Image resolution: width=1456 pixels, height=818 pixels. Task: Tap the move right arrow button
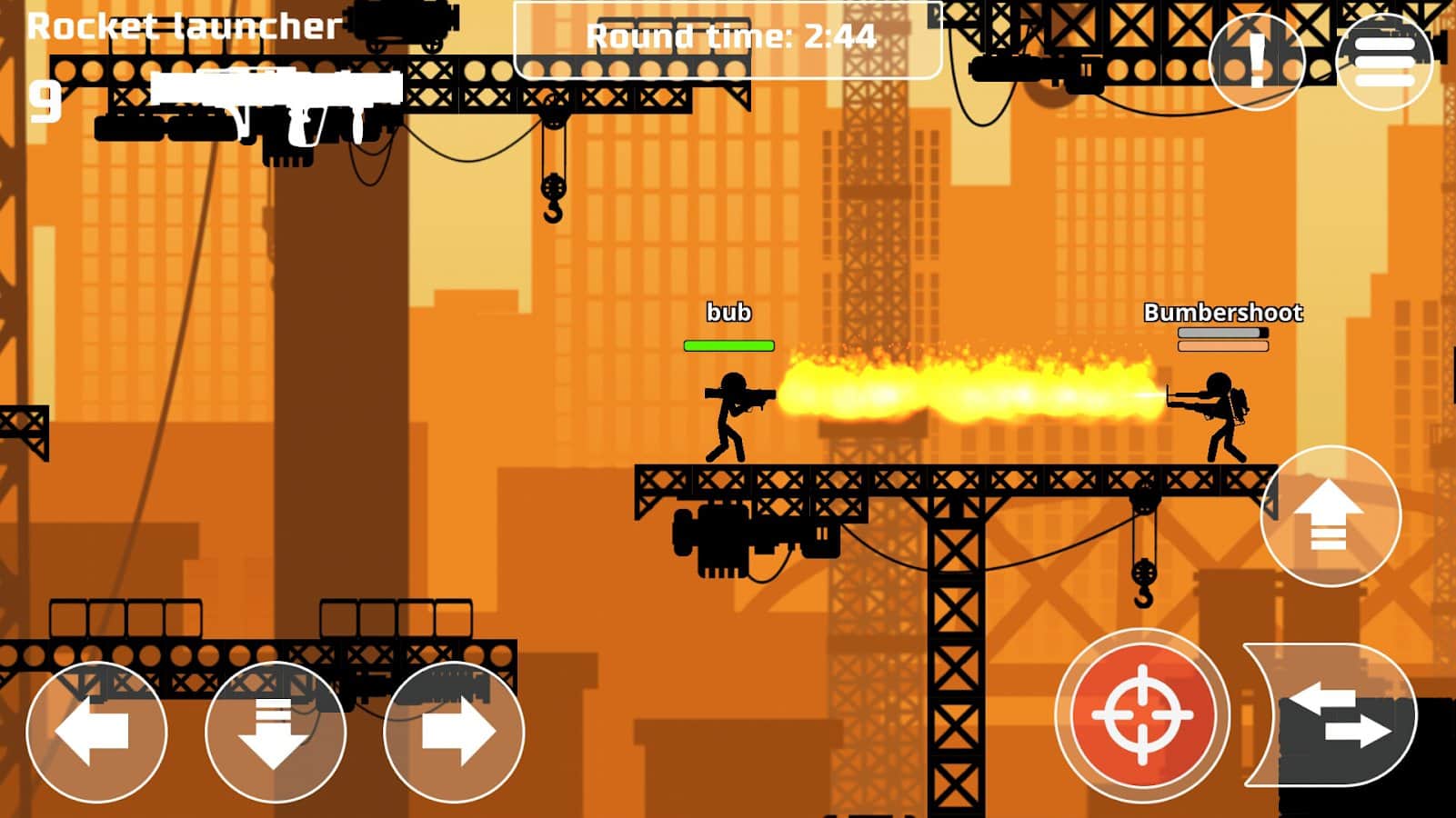tap(454, 732)
